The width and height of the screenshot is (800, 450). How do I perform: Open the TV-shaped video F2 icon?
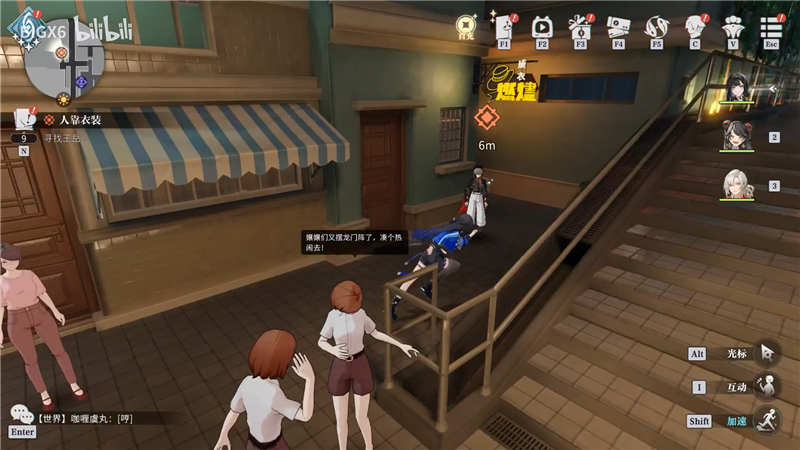click(542, 26)
